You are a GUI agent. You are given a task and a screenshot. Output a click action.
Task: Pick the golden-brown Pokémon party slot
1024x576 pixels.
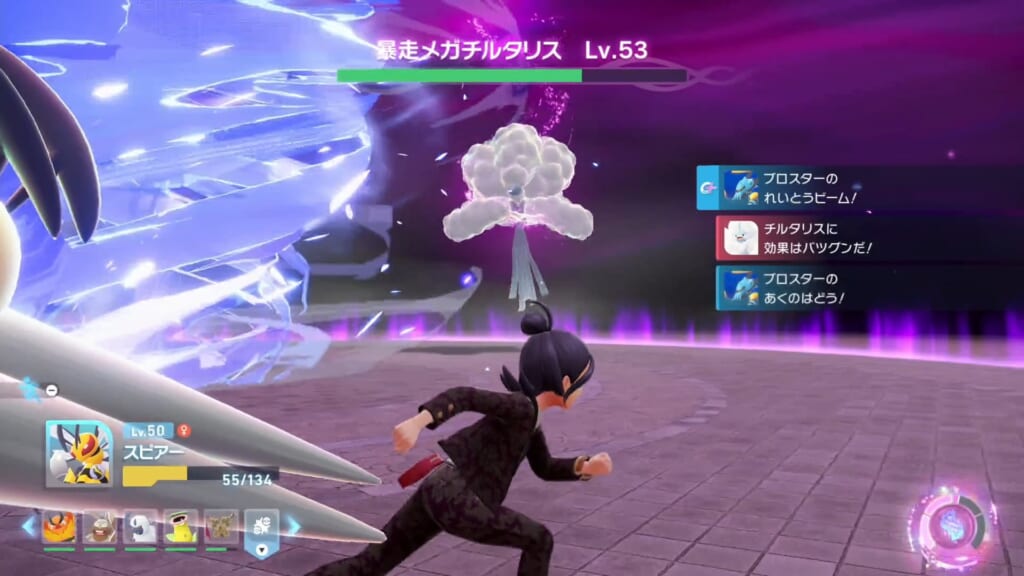[222, 527]
